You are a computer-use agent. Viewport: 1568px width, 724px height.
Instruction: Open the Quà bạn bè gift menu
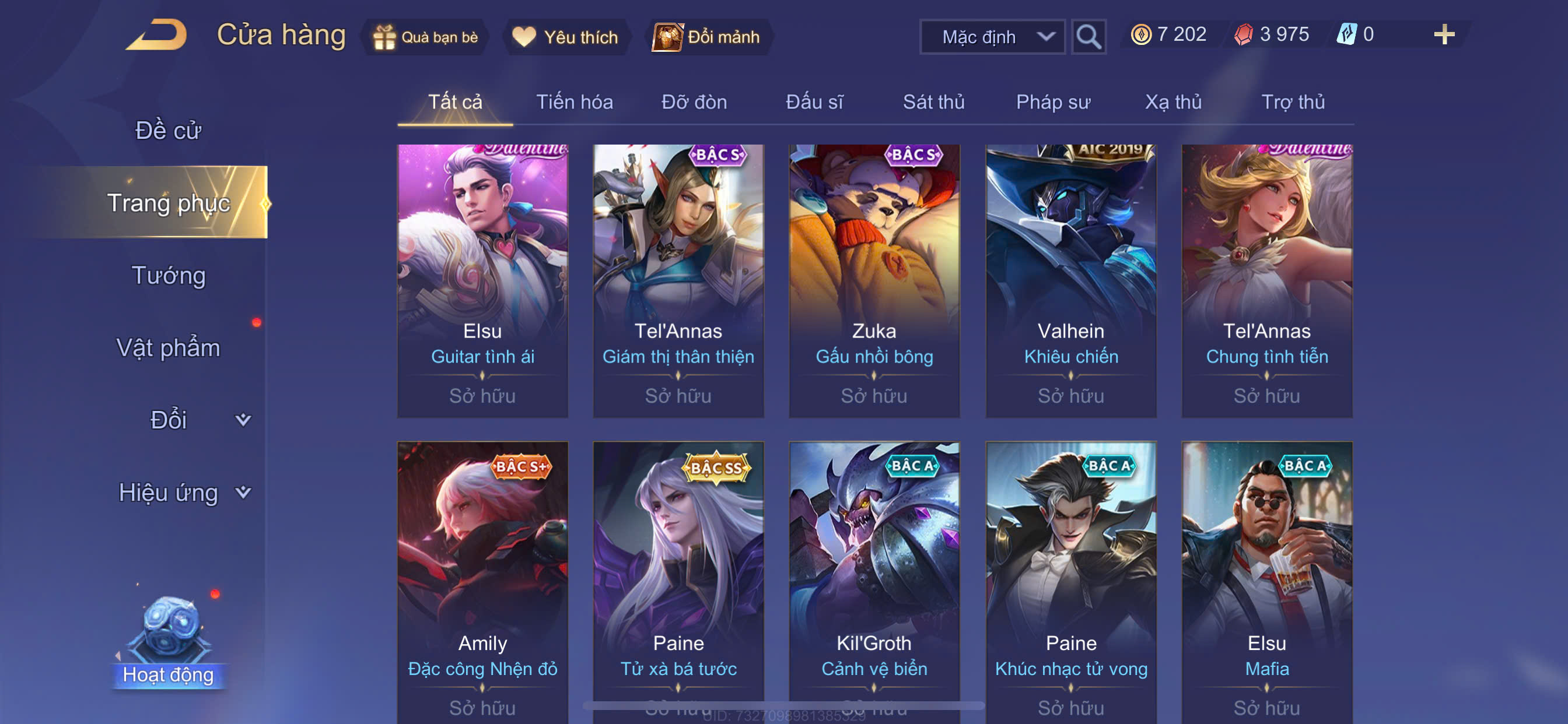[x=426, y=37]
